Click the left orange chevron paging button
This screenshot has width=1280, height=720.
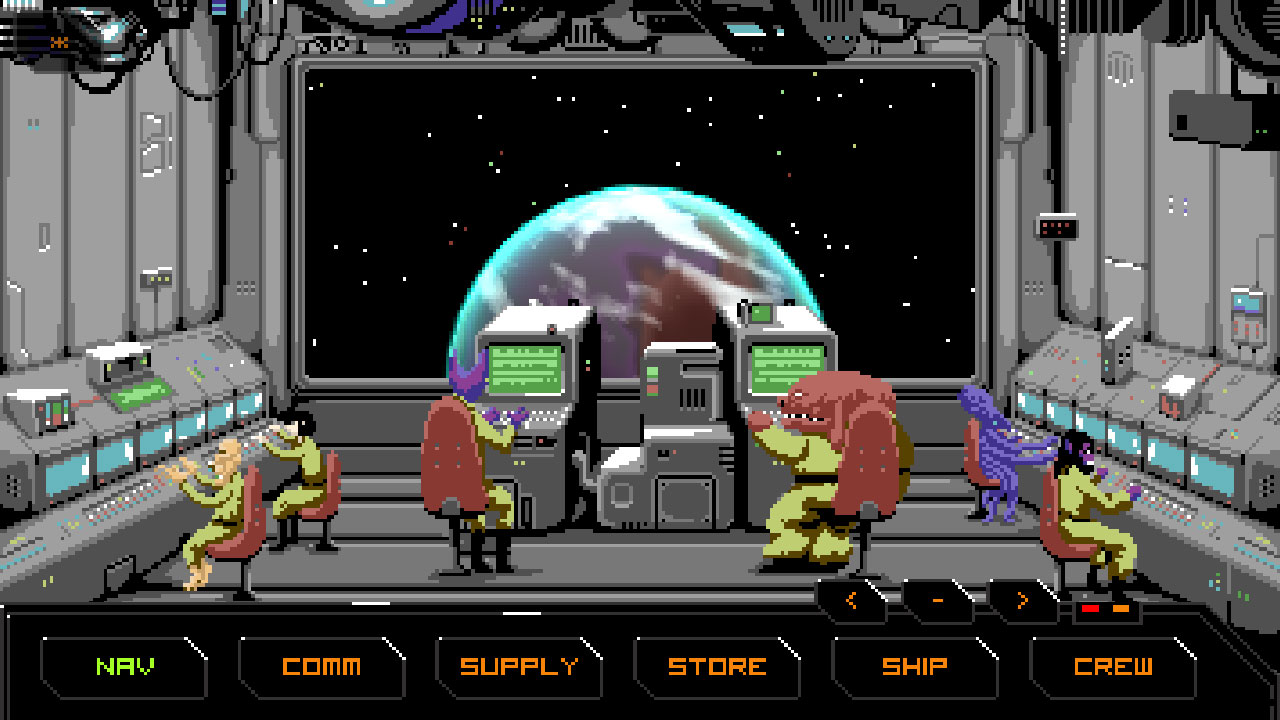tap(852, 599)
